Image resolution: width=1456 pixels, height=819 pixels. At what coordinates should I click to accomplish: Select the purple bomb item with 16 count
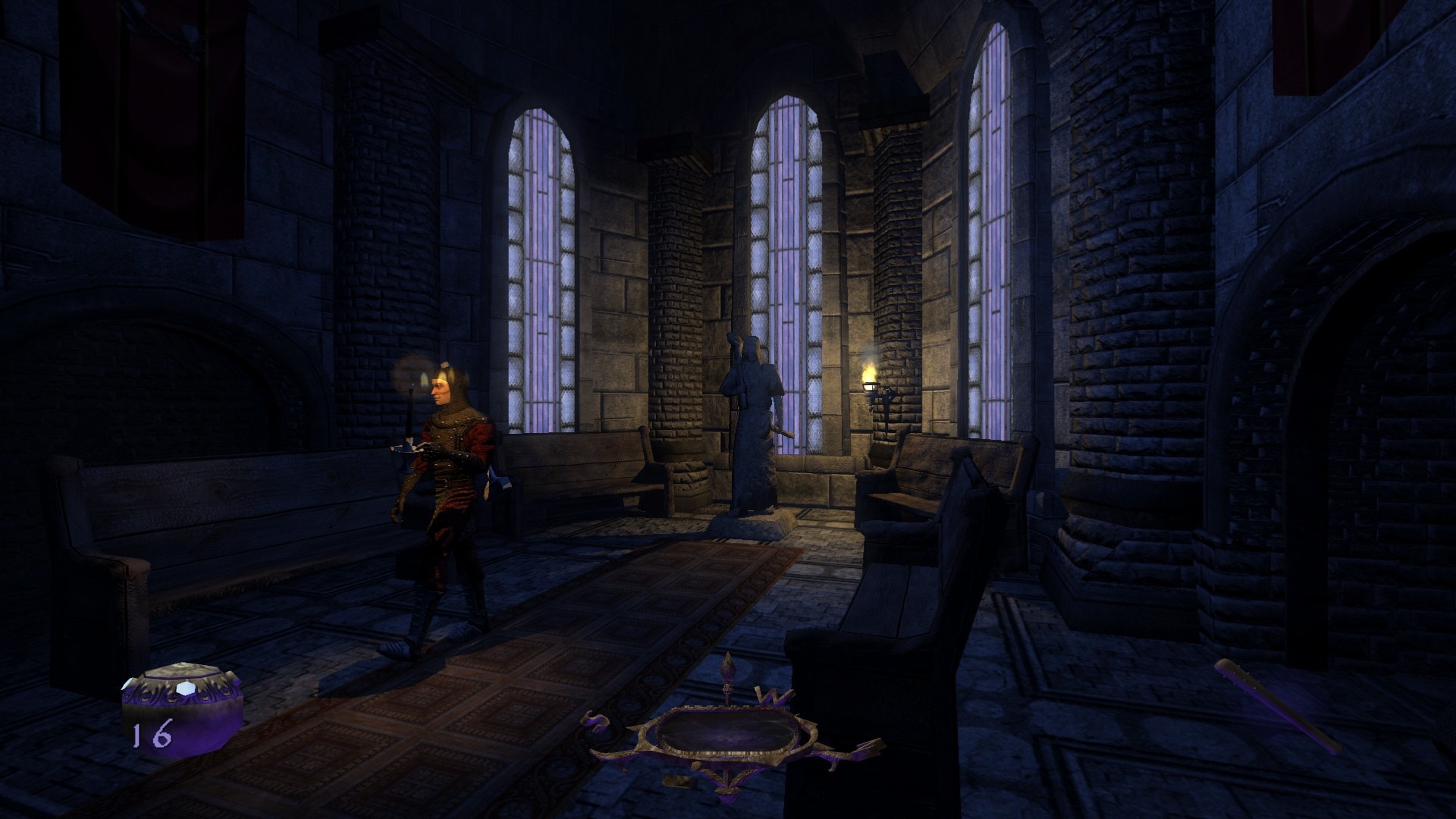(182, 714)
